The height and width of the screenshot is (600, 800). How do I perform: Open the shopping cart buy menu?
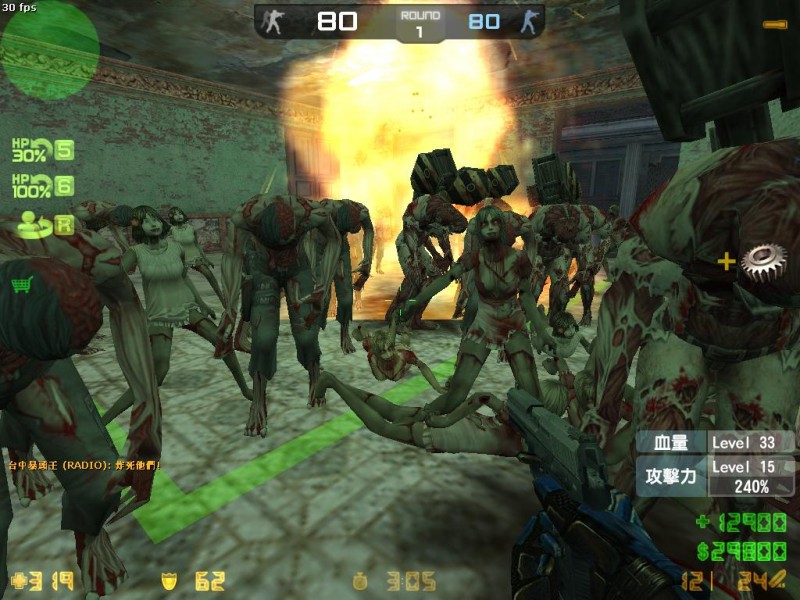[x=20, y=286]
